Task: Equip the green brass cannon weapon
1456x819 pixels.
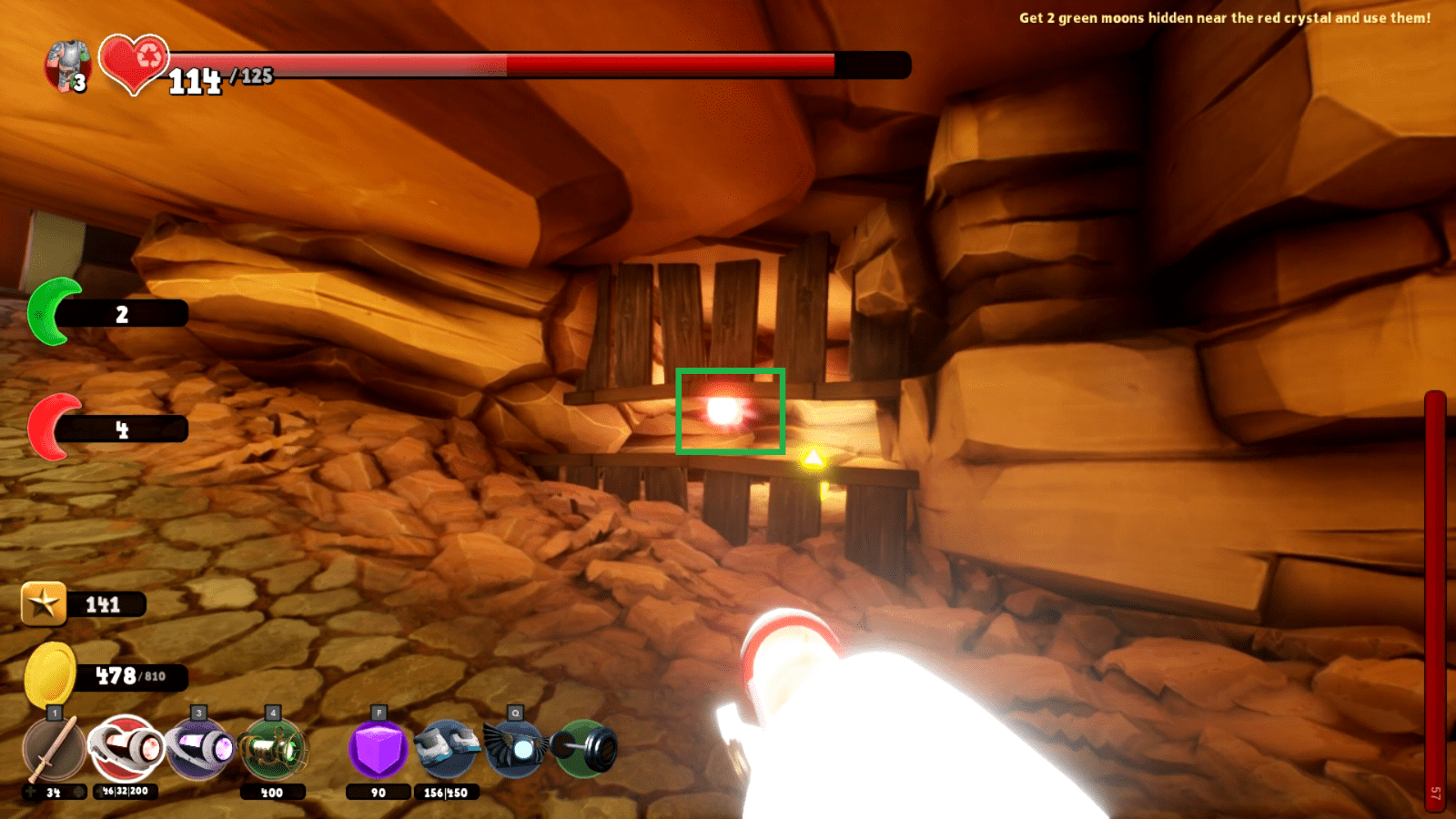Action: coord(272,750)
